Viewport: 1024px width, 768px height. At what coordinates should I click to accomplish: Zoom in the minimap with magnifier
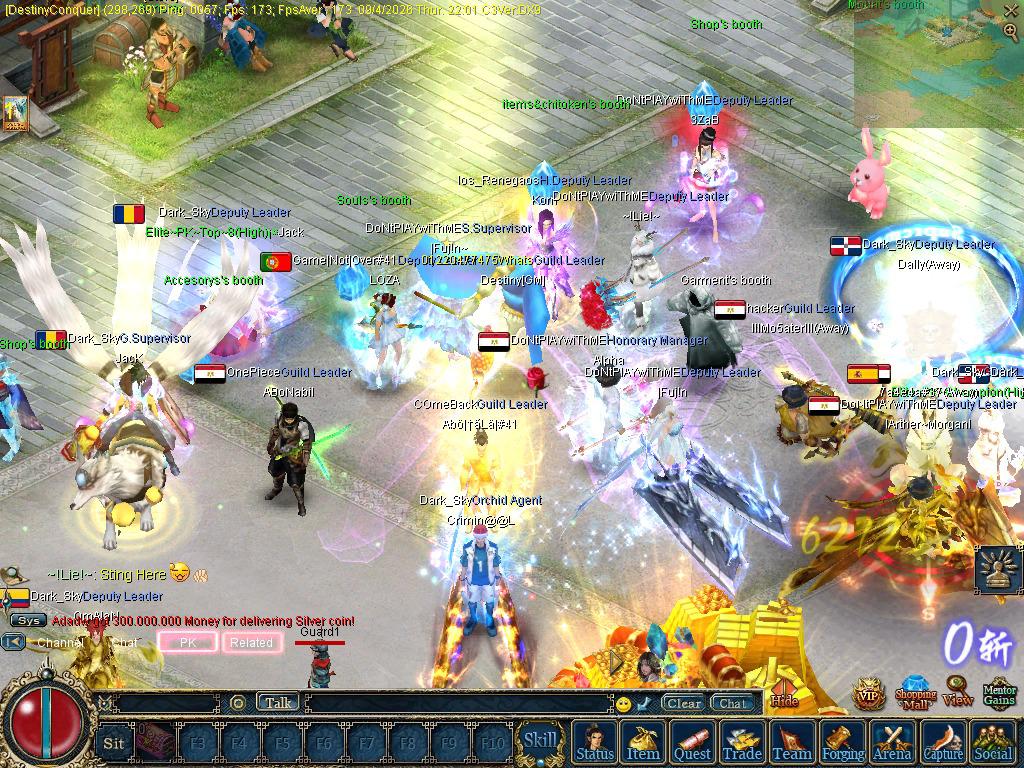point(1010,31)
